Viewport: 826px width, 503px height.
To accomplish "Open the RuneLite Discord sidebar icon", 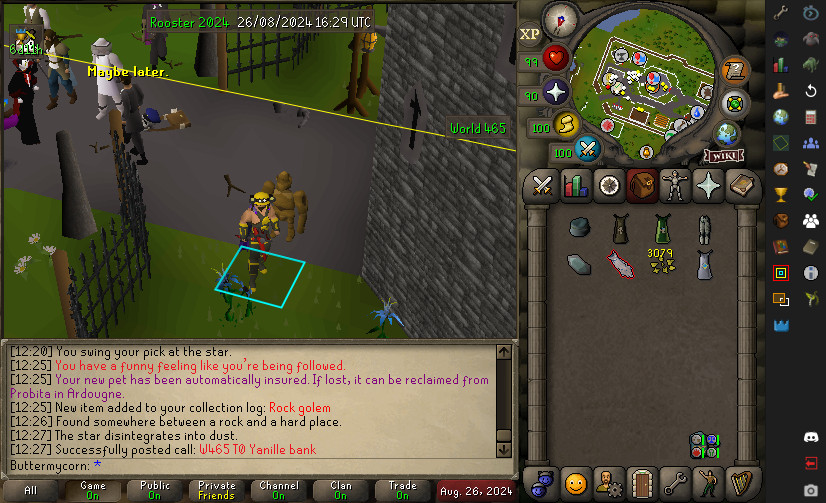I will click(811, 437).
